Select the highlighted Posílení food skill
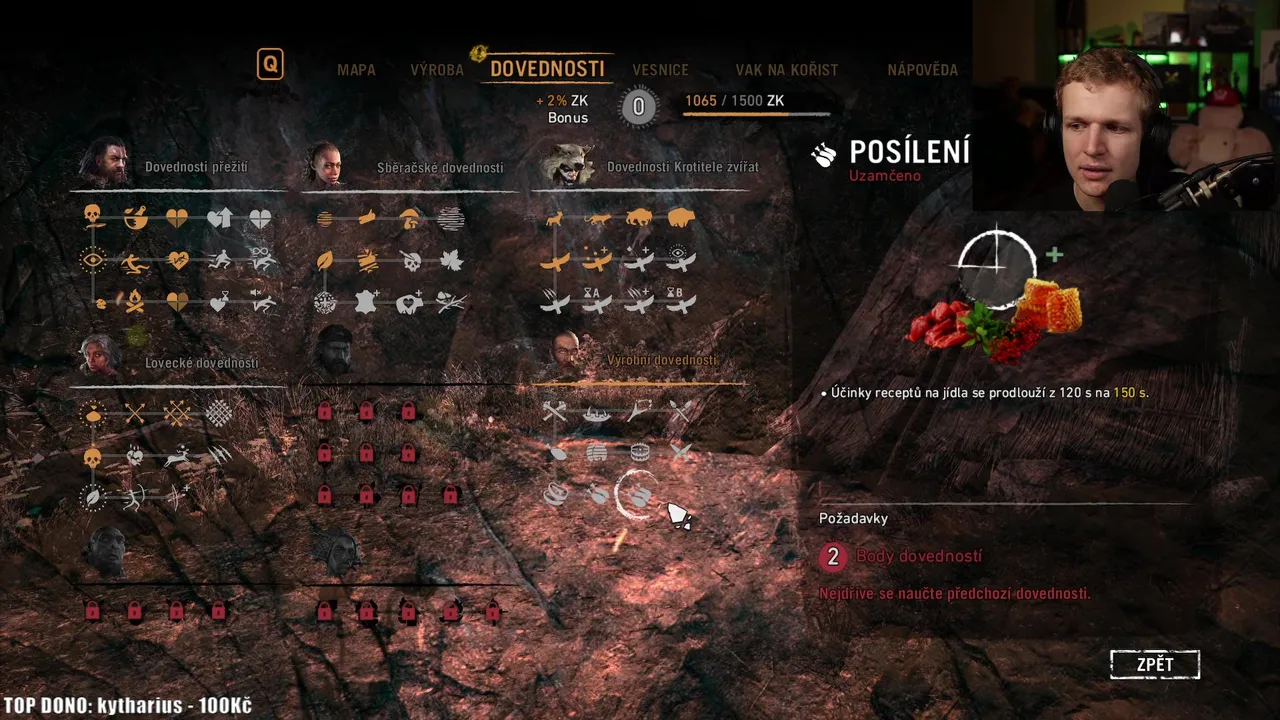 (638, 494)
